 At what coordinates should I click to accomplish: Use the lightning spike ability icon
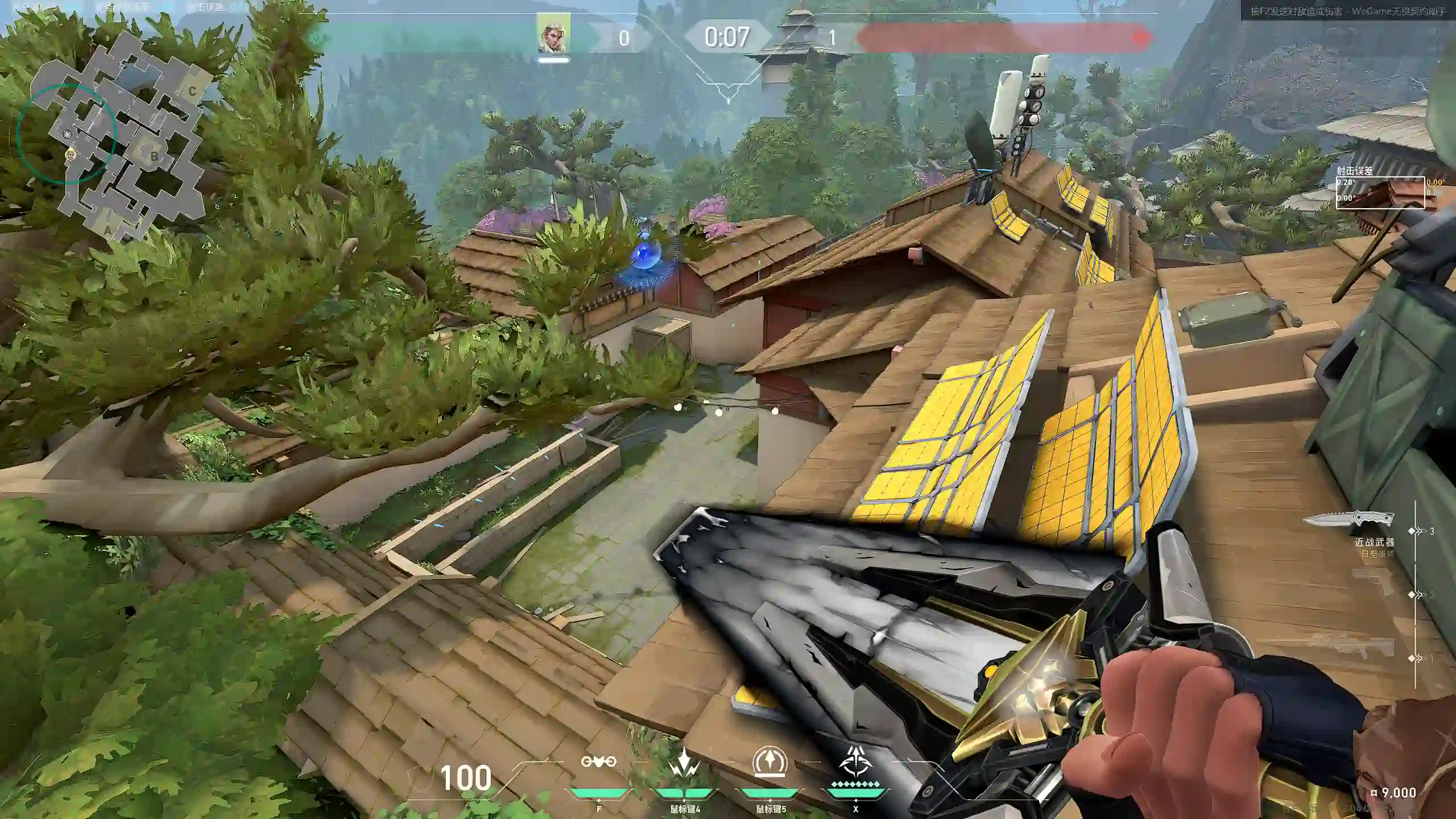684,763
